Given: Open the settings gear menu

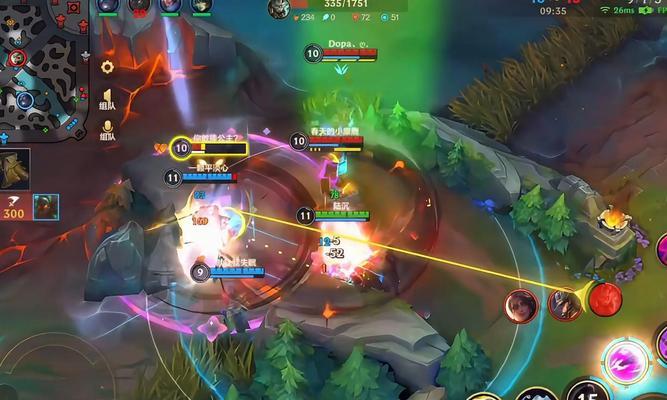Looking at the screenshot, I should (x=107, y=67).
